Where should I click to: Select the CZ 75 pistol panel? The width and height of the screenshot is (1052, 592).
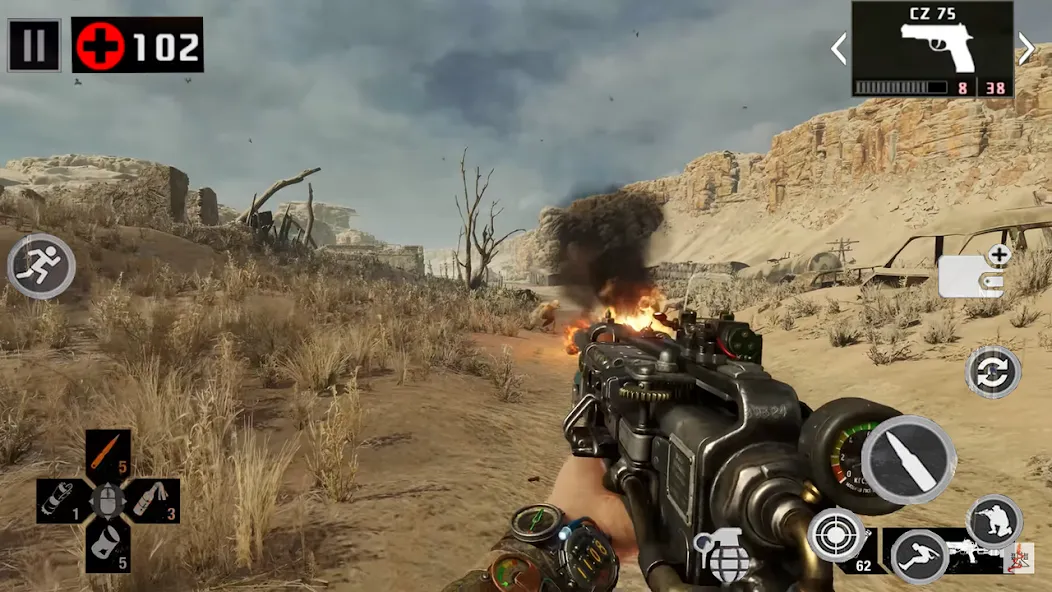tap(932, 48)
